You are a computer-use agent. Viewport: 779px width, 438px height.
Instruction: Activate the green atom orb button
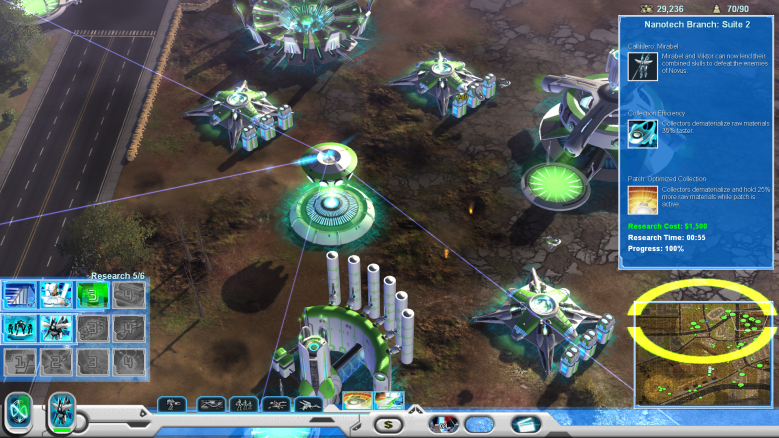point(18,412)
